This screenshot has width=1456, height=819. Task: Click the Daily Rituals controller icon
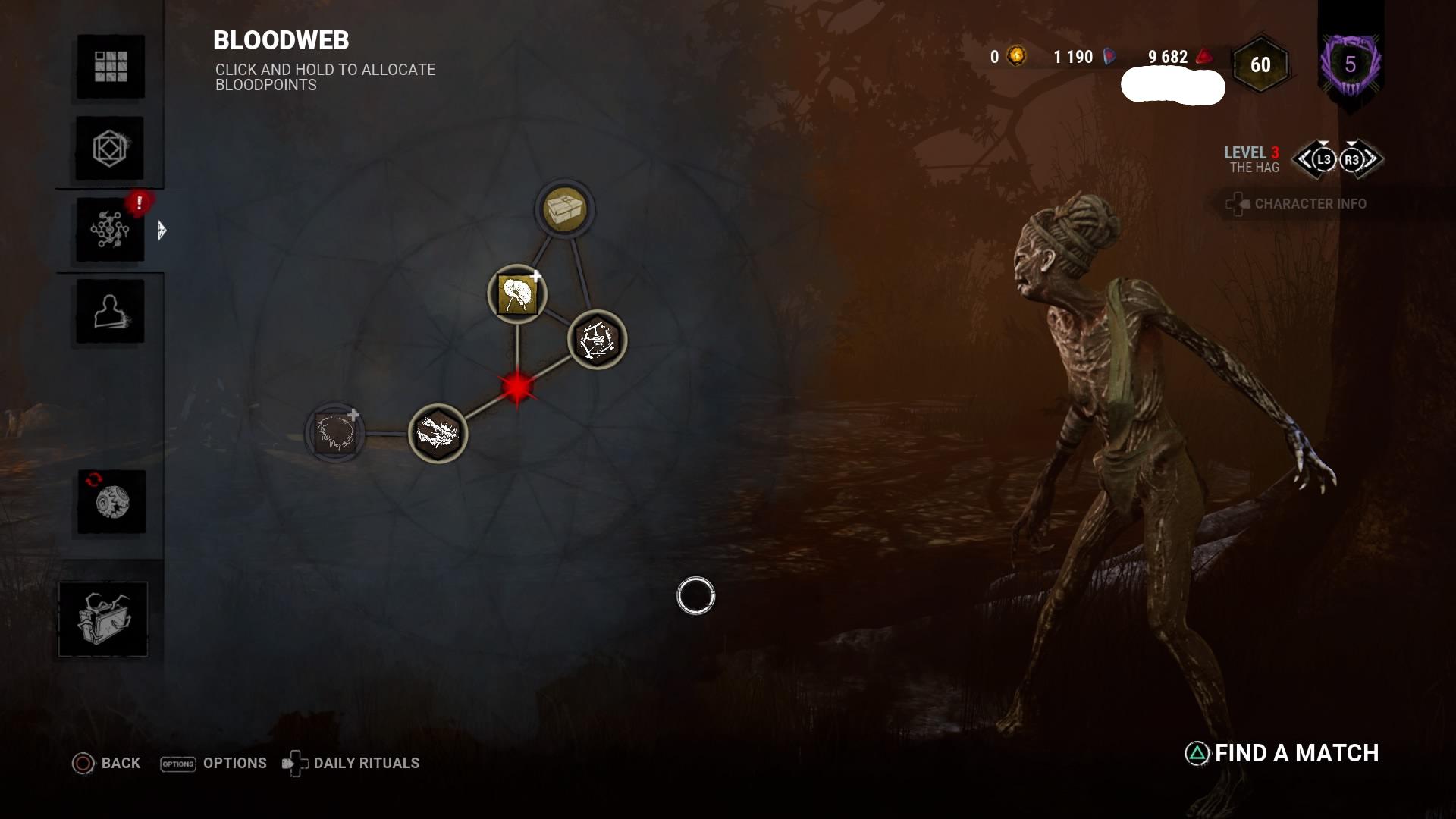coord(295,763)
